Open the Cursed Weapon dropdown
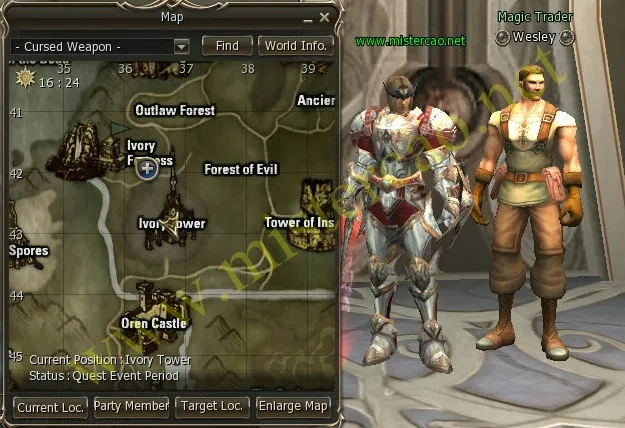The image size is (625, 428). [181, 46]
